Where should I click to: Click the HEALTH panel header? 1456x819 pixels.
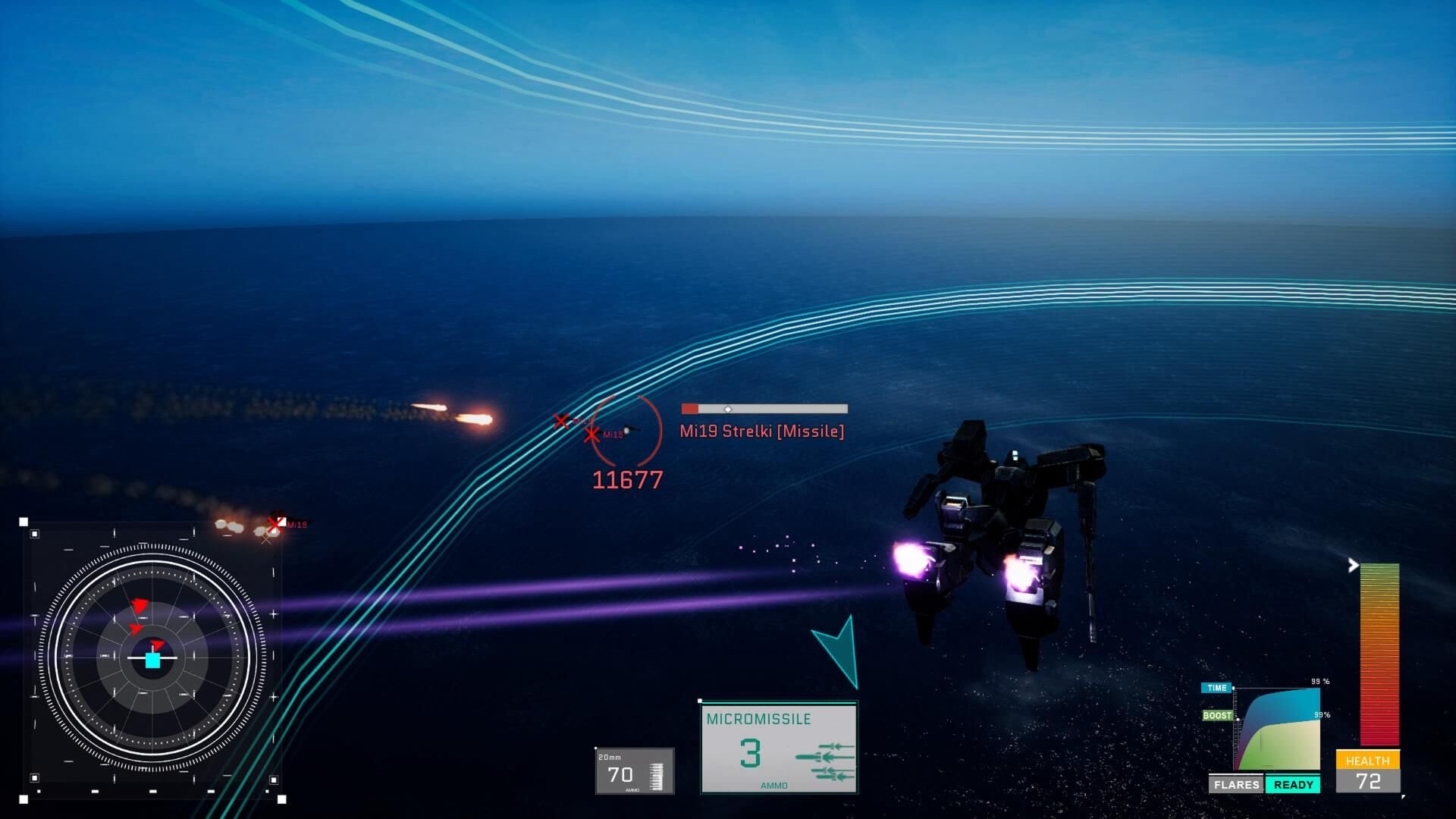pos(1370,760)
